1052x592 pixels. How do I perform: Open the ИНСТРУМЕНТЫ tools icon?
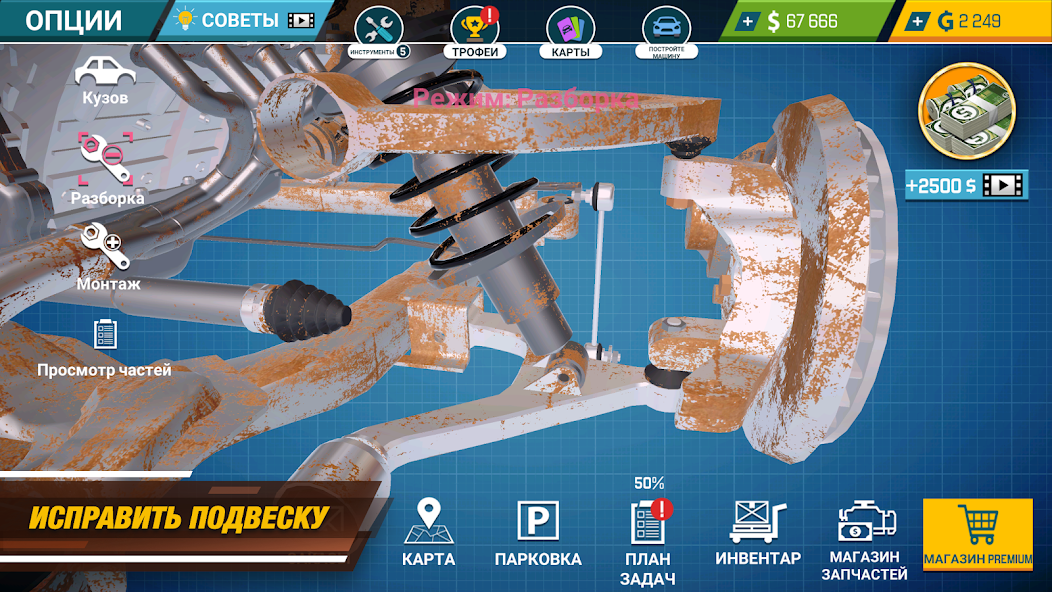coord(379,29)
